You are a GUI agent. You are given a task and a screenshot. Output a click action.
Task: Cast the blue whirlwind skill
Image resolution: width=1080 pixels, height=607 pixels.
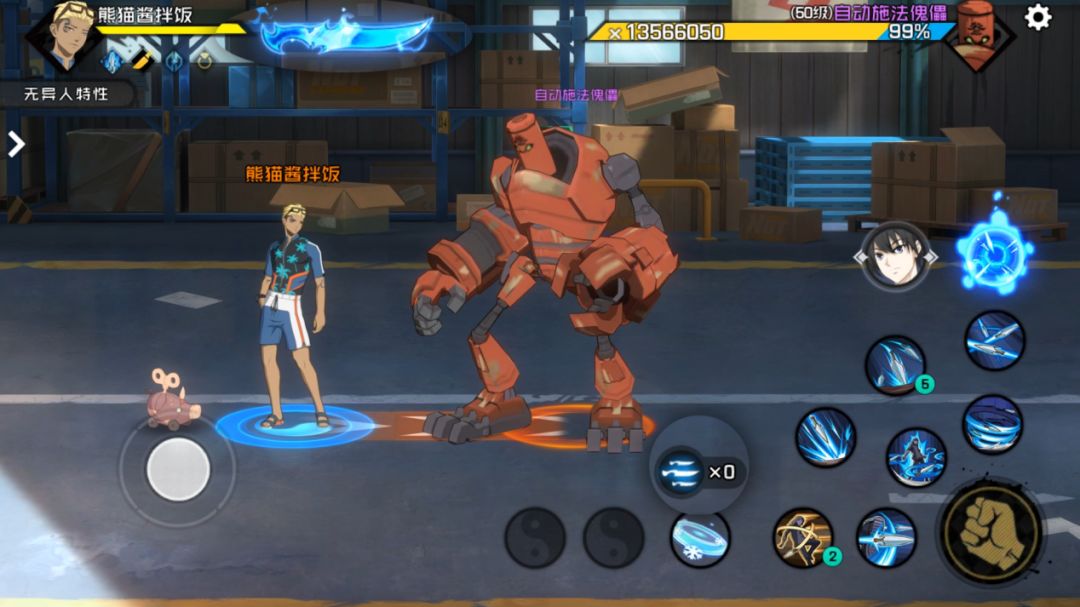(992, 424)
